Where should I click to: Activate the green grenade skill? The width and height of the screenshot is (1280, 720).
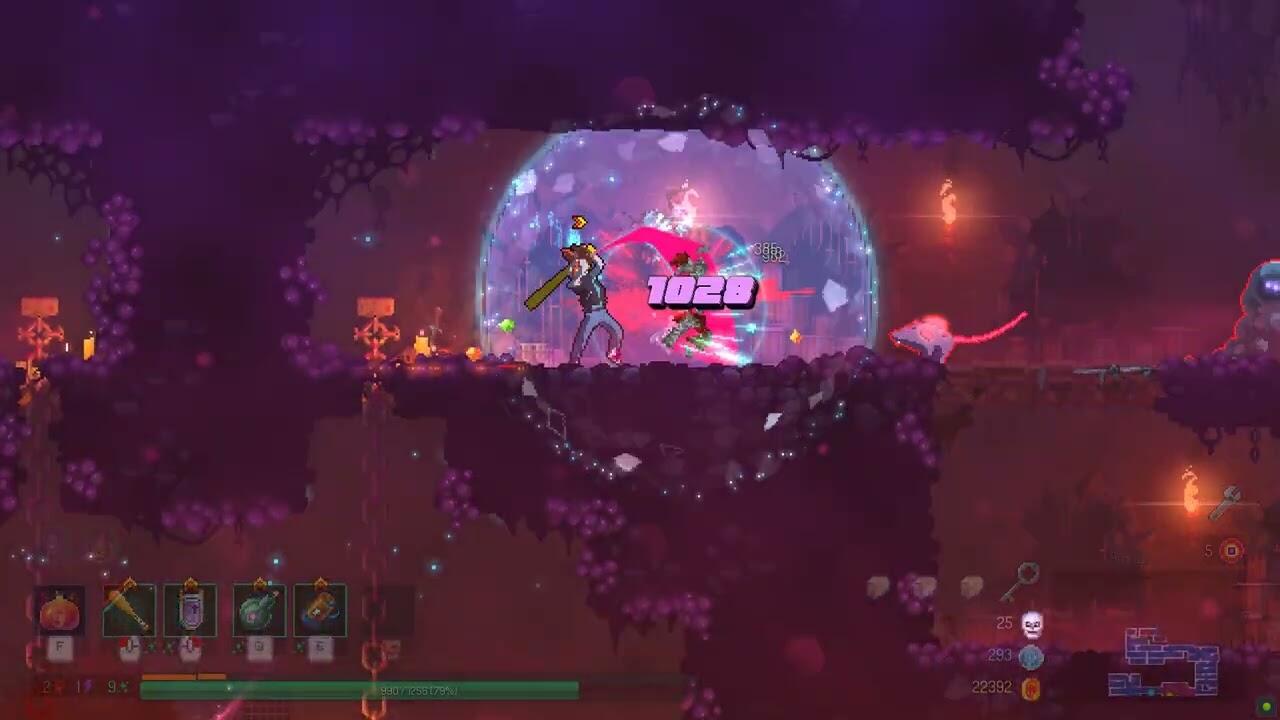click(259, 611)
